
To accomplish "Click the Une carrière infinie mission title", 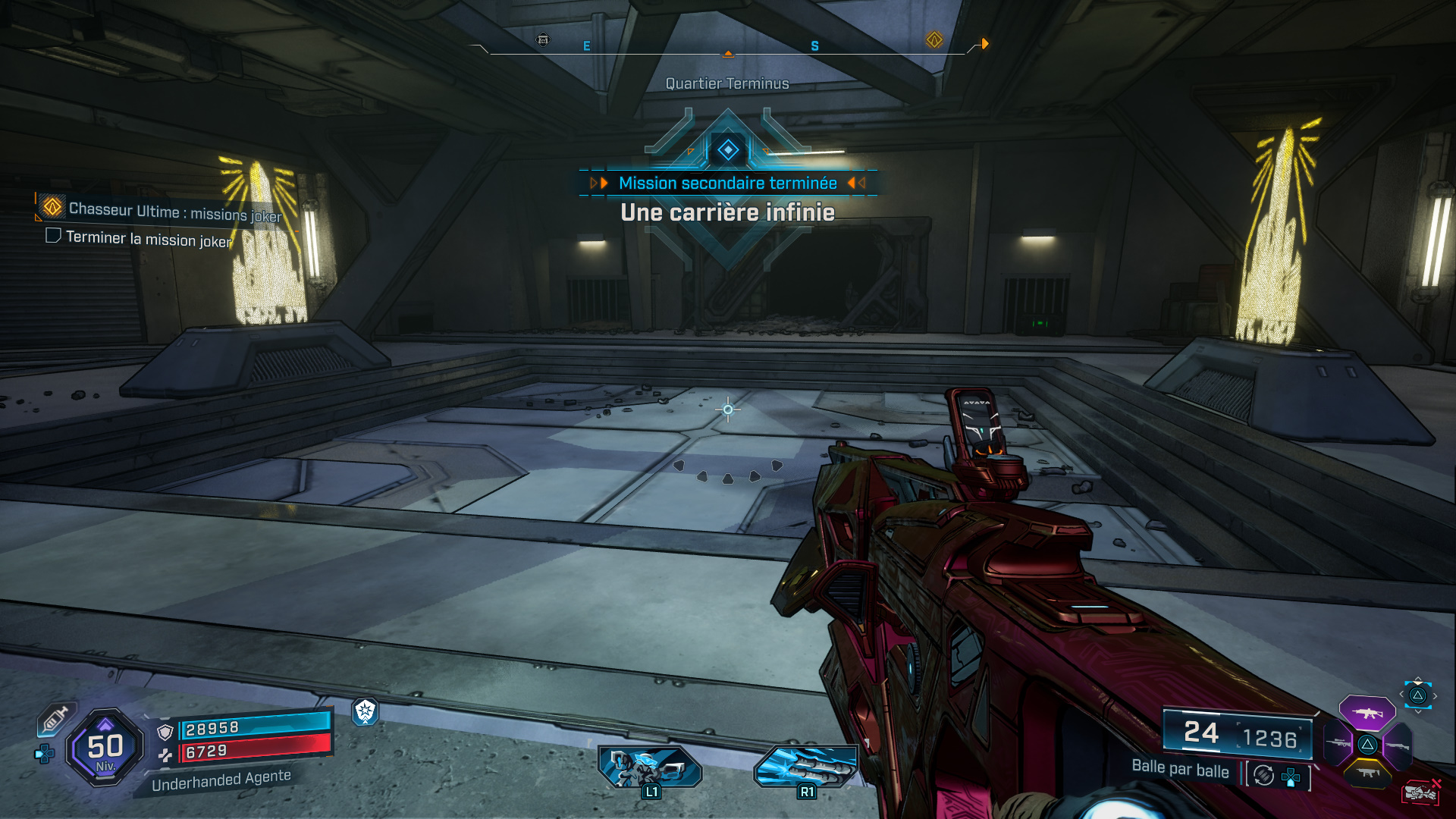I will [x=727, y=213].
